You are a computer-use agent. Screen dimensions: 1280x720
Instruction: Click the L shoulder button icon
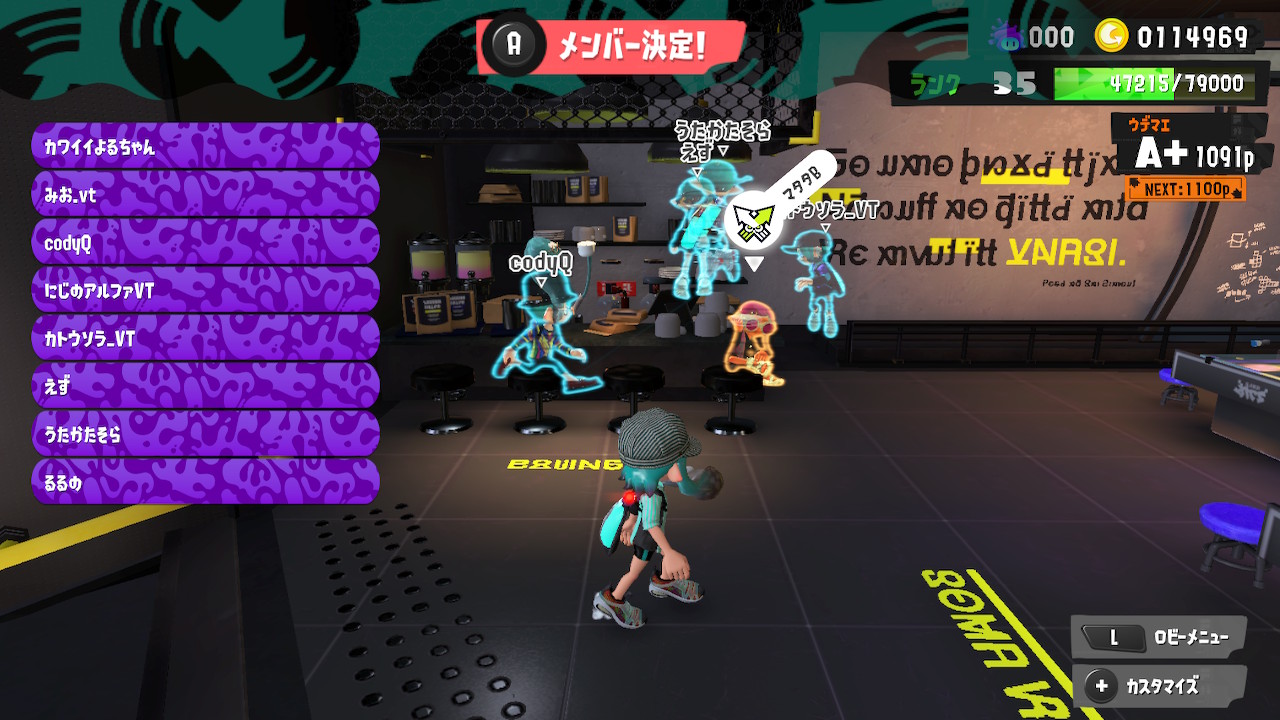(x=1113, y=637)
